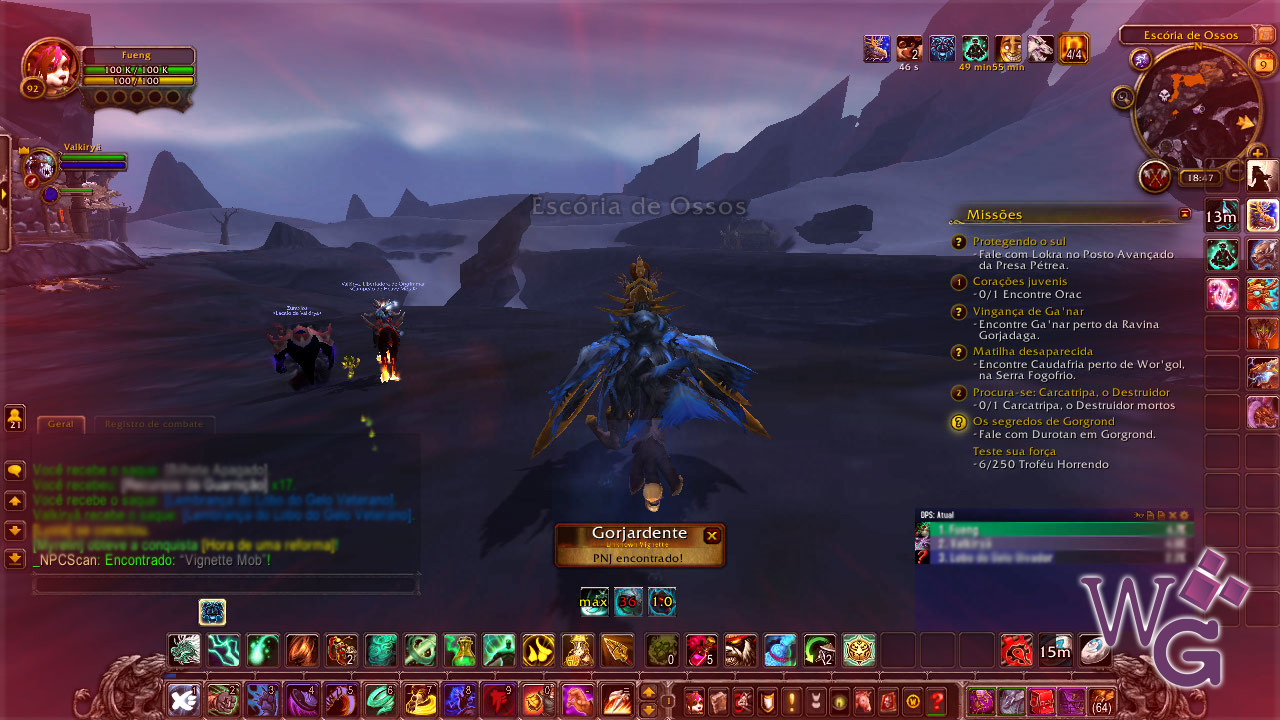Screen dimensions: 1280x720
Task: Collapse the Missões quest tracker
Action: pyautogui.click(x=1185, y=214)
